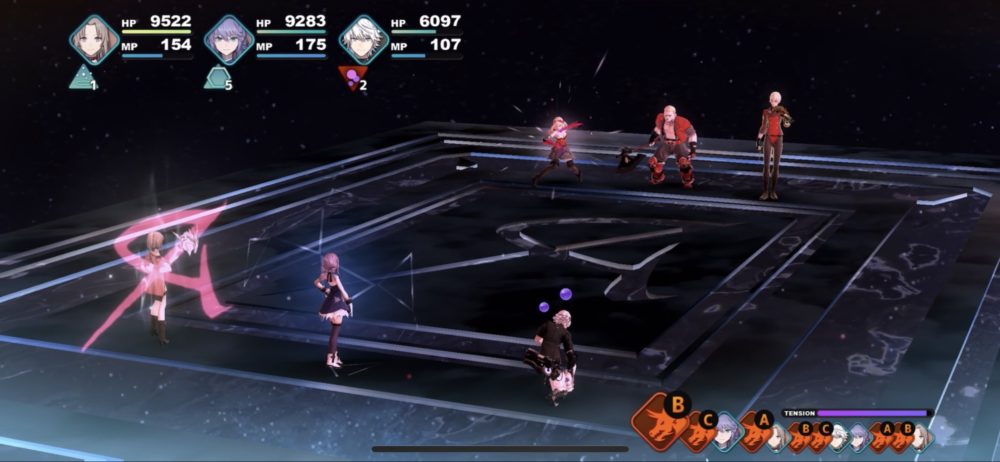
Task: Select the white-haired party member portrait
Action: point(364,39)
